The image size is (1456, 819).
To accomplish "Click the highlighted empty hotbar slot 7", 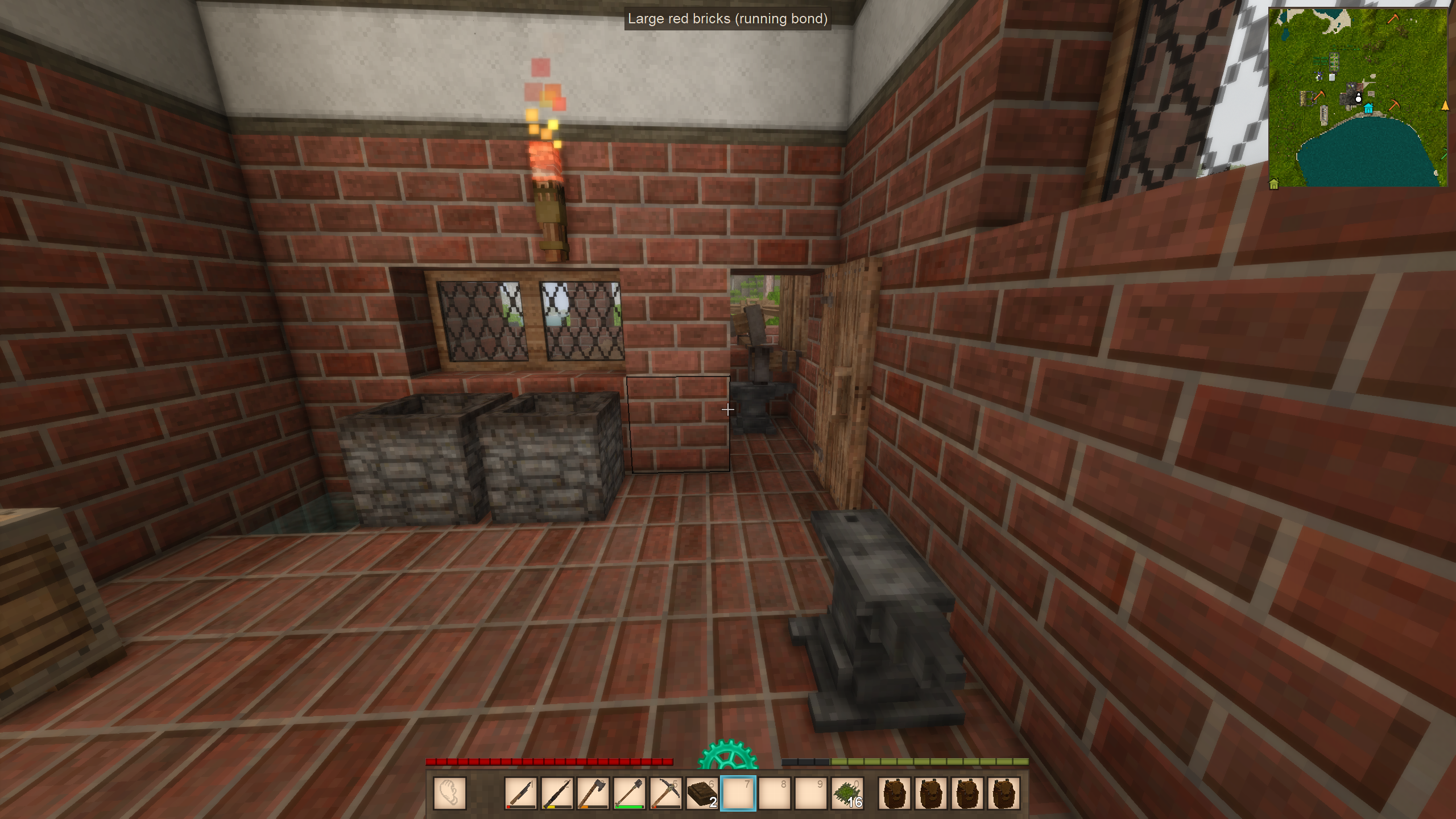I will 738,793.
